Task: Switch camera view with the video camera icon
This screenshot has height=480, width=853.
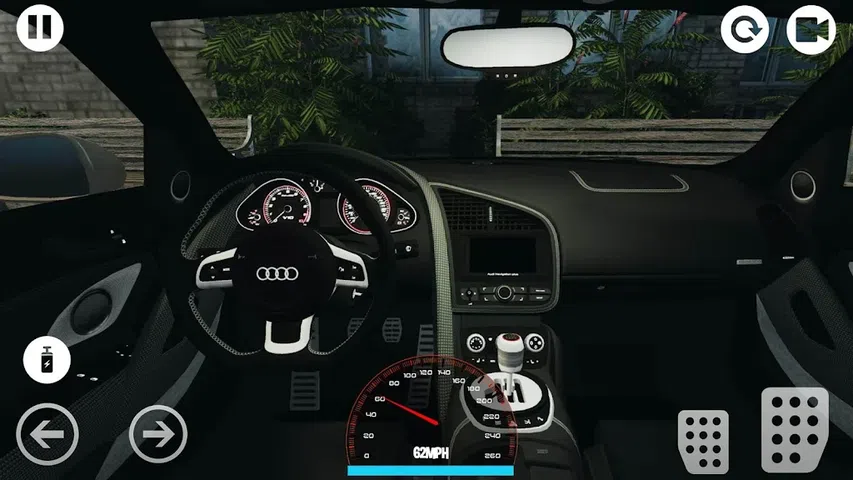Action: [811, 30]
